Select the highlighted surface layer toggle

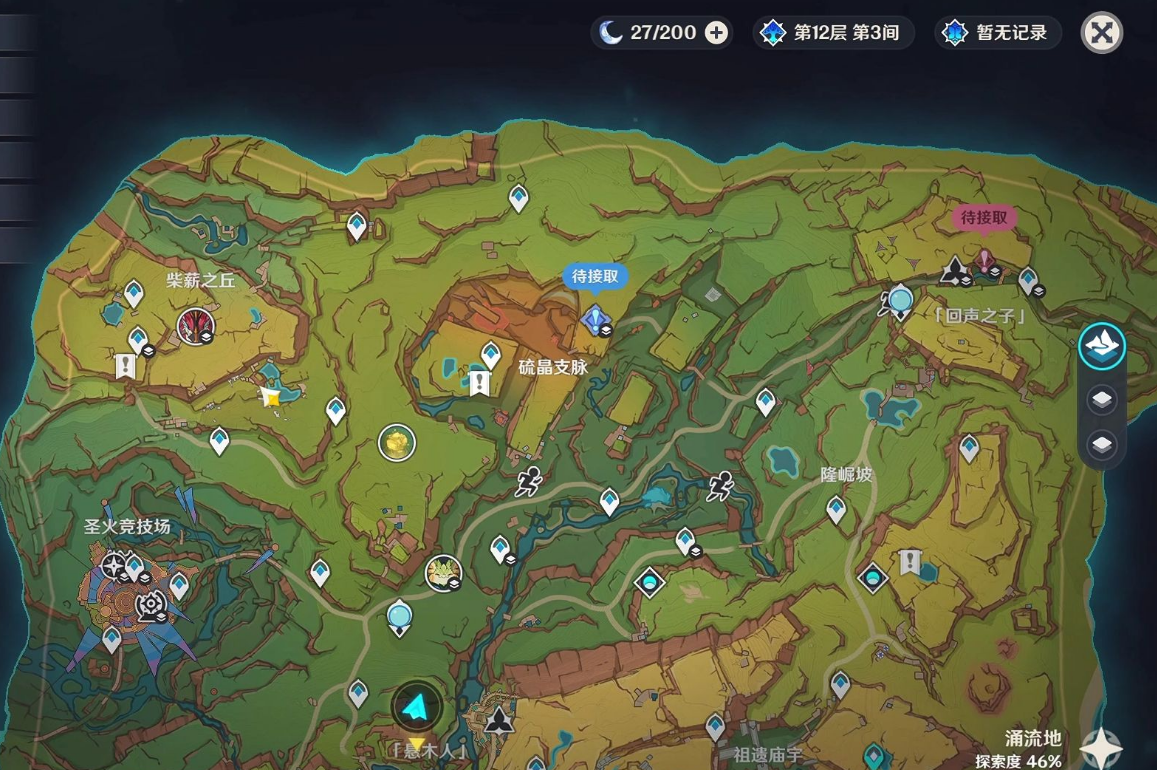coord(1102,347)
